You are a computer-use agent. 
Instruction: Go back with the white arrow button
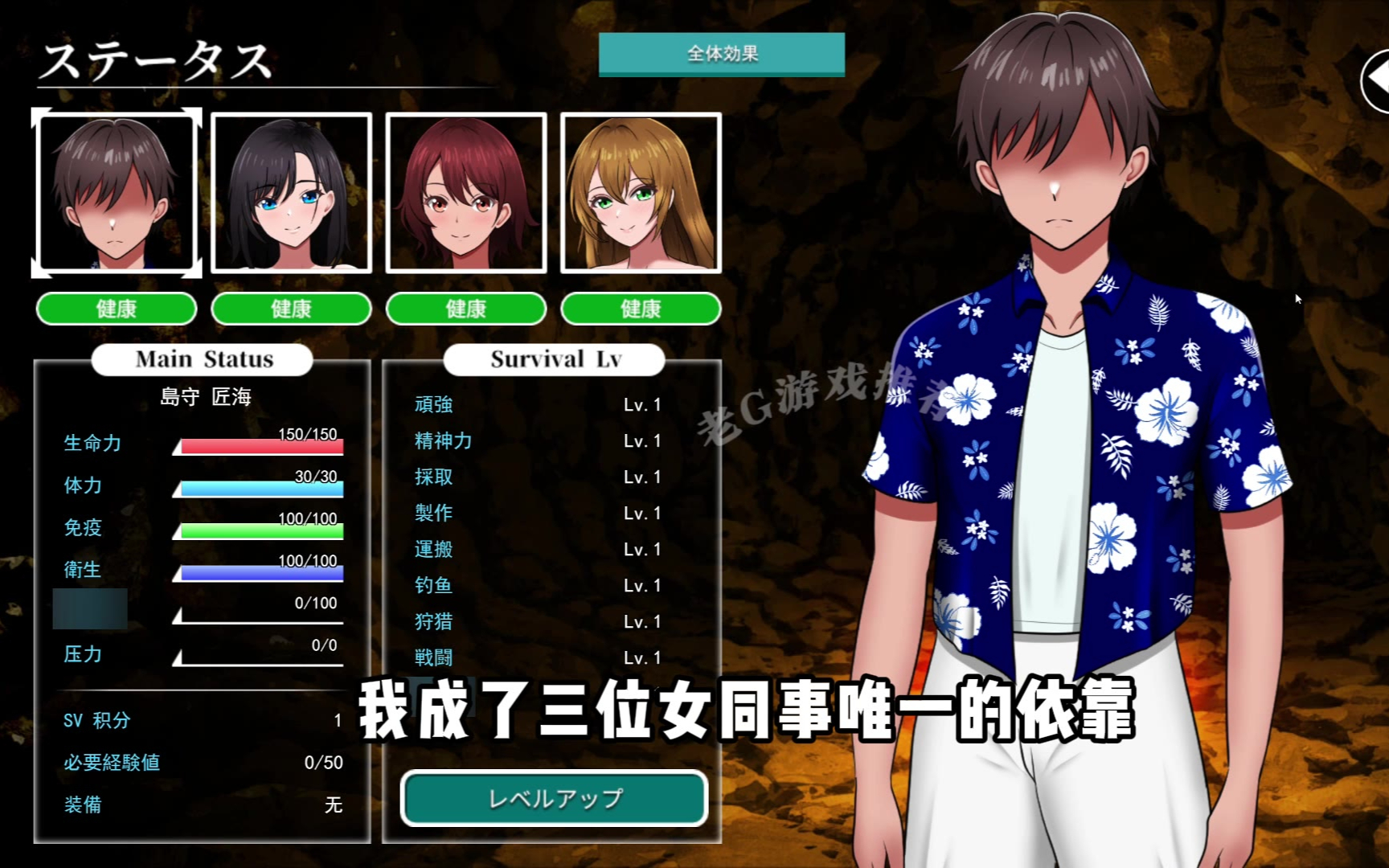click(x=1376, y=80)
